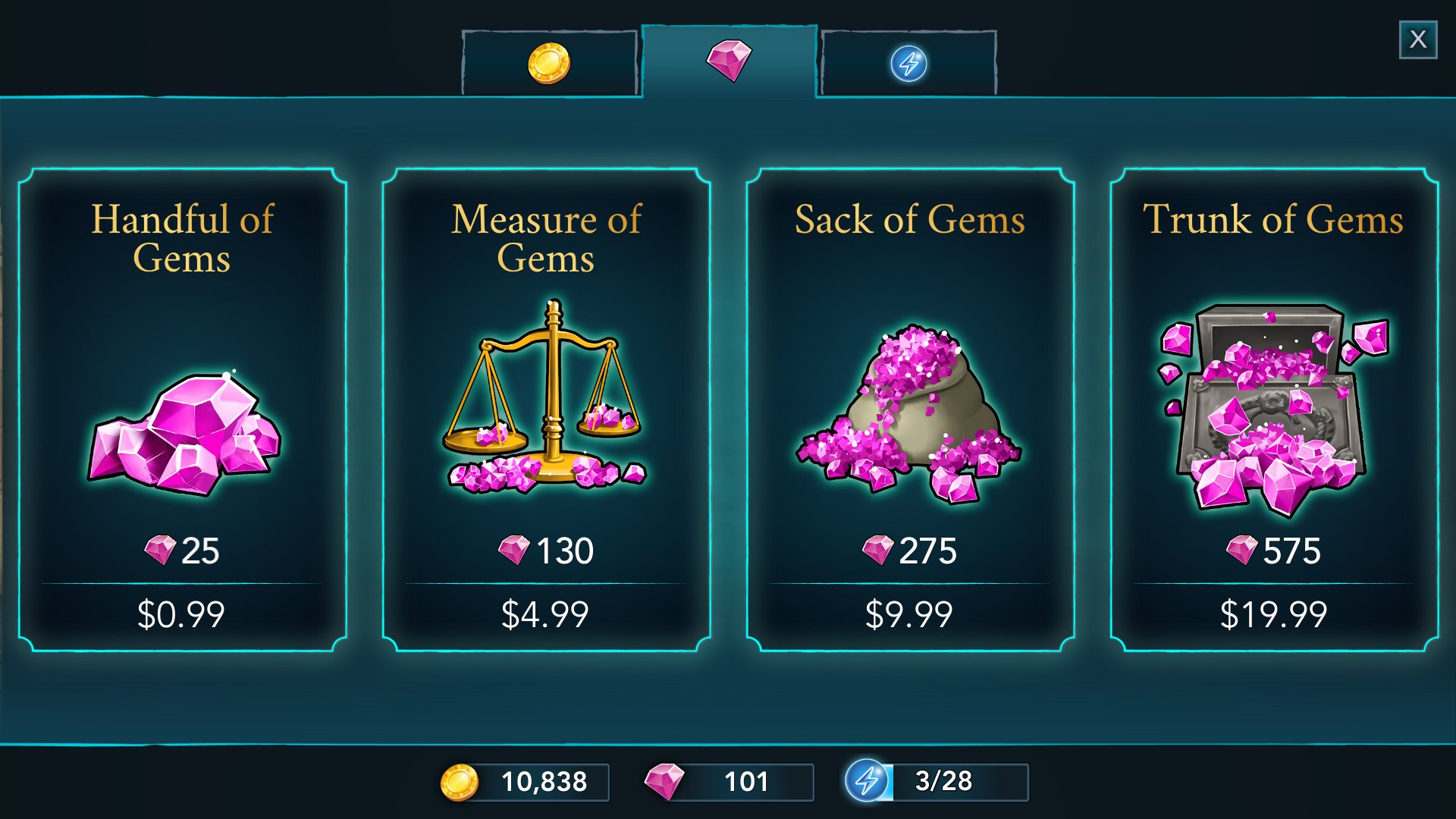This screenshot has width=1456, height=819.
Task: Switch to the gold coins shop tab
Action: pyautogui.click(x=549, y=63)
